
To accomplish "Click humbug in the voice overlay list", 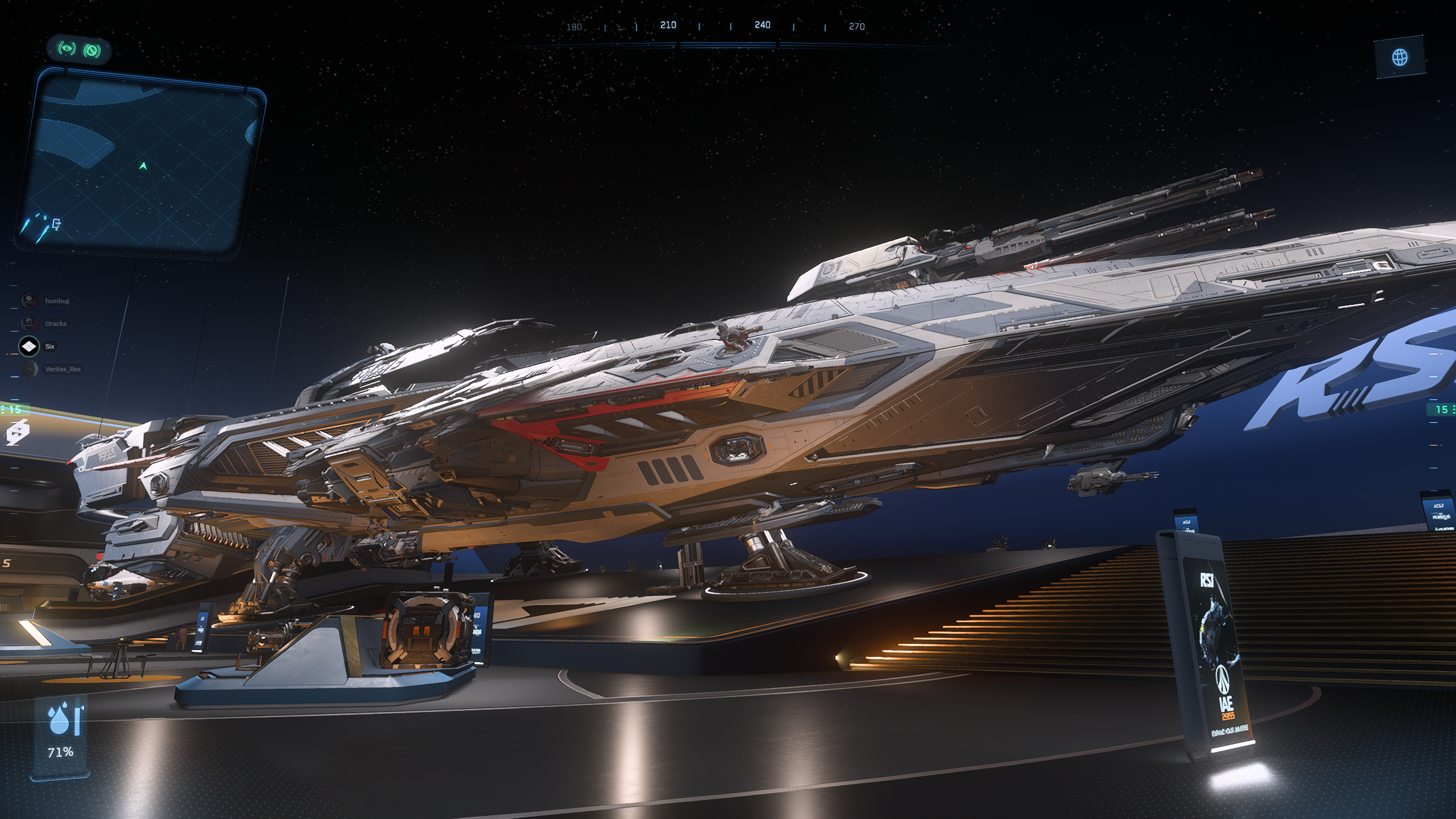I will [x=56, y=301].
